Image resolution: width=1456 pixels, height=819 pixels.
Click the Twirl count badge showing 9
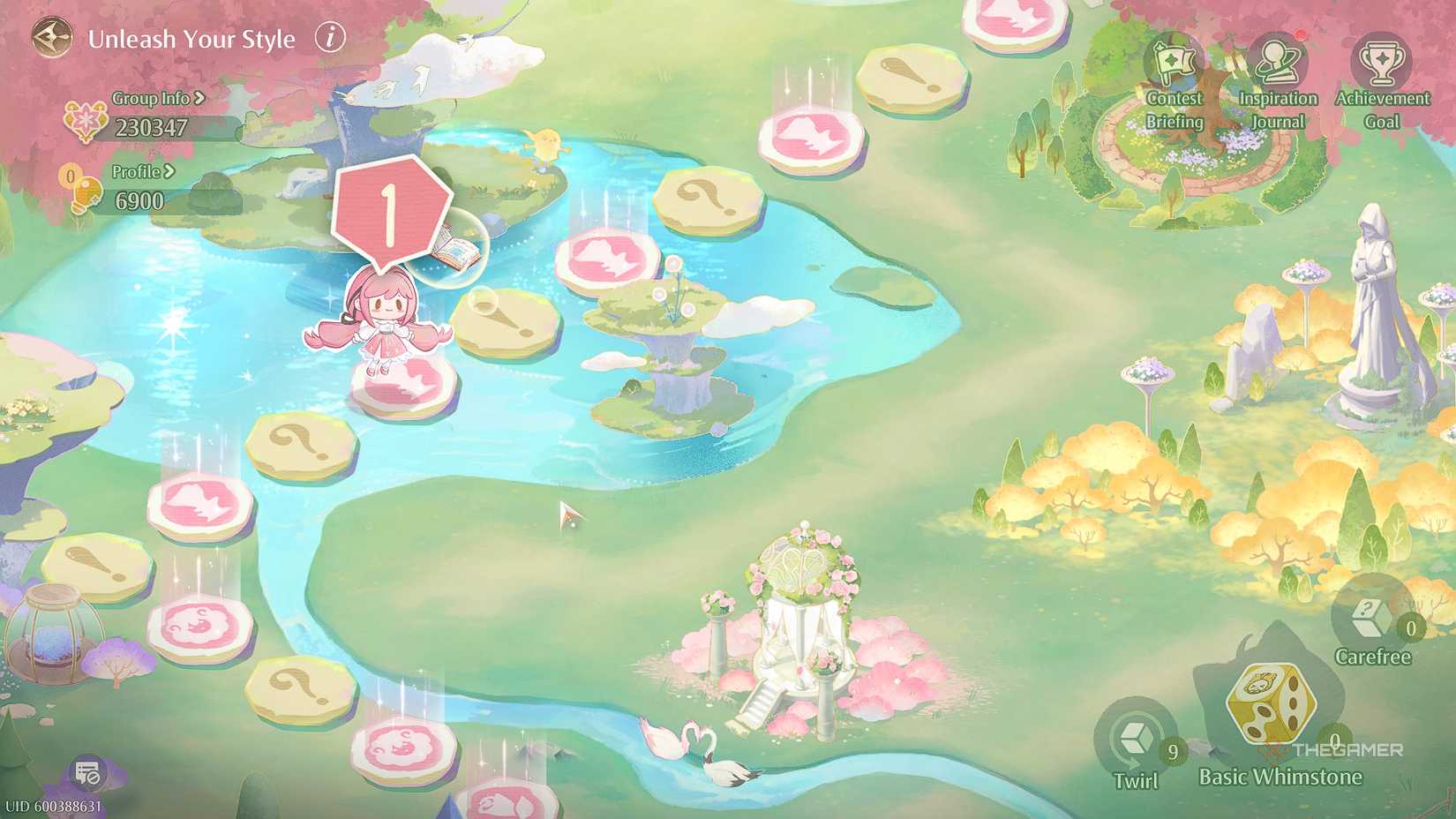click(x=1172, y=752)
